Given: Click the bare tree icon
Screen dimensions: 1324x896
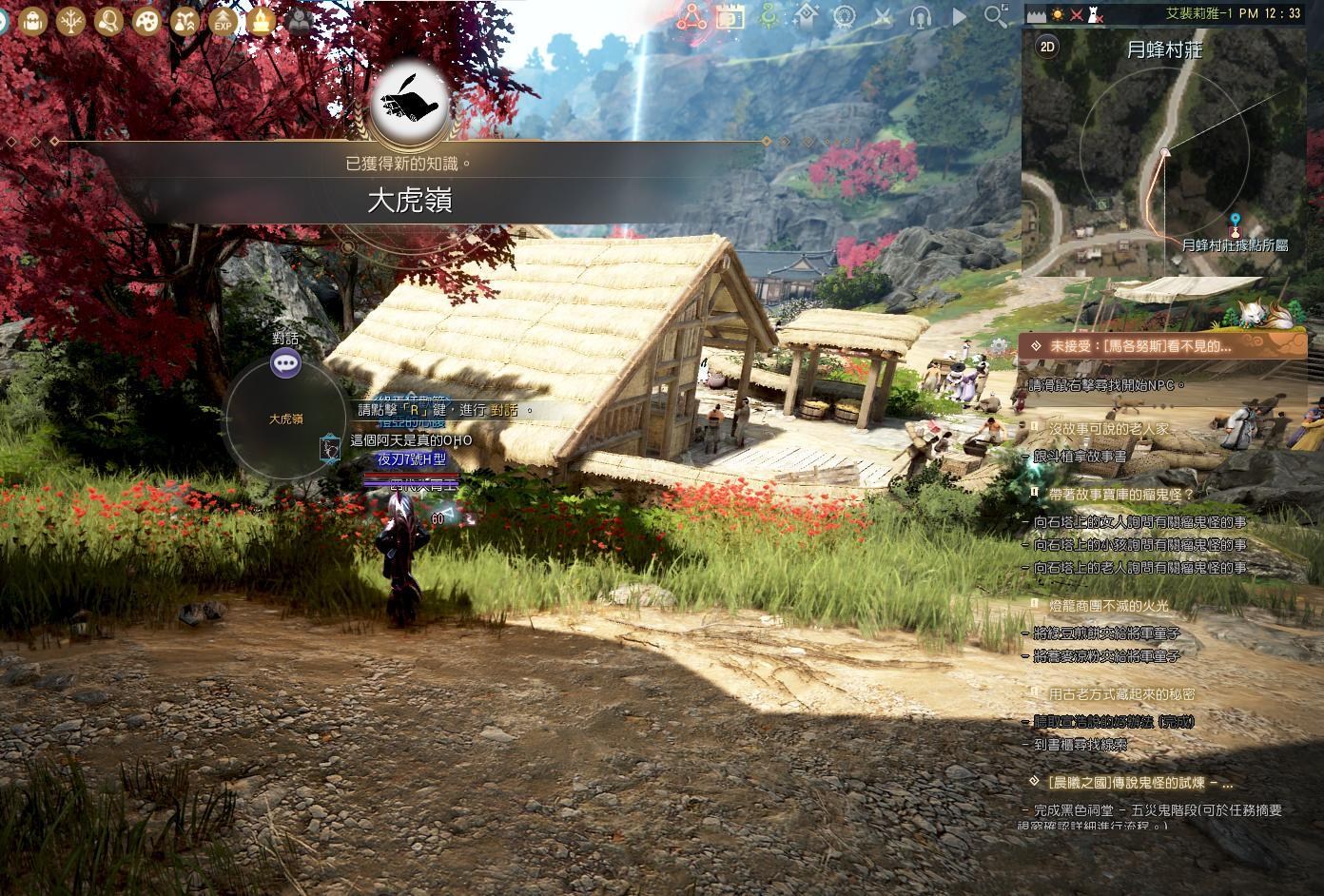Looking at the screenshot, I should 70,20.
